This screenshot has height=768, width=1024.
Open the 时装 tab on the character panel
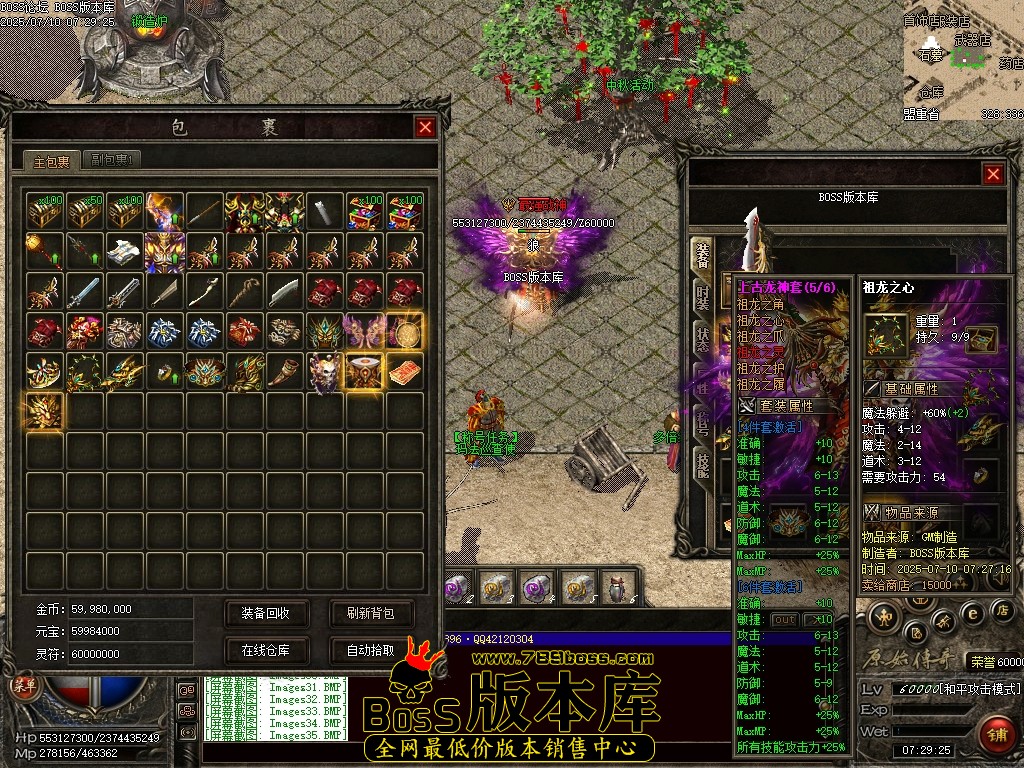tap(703, 300)
